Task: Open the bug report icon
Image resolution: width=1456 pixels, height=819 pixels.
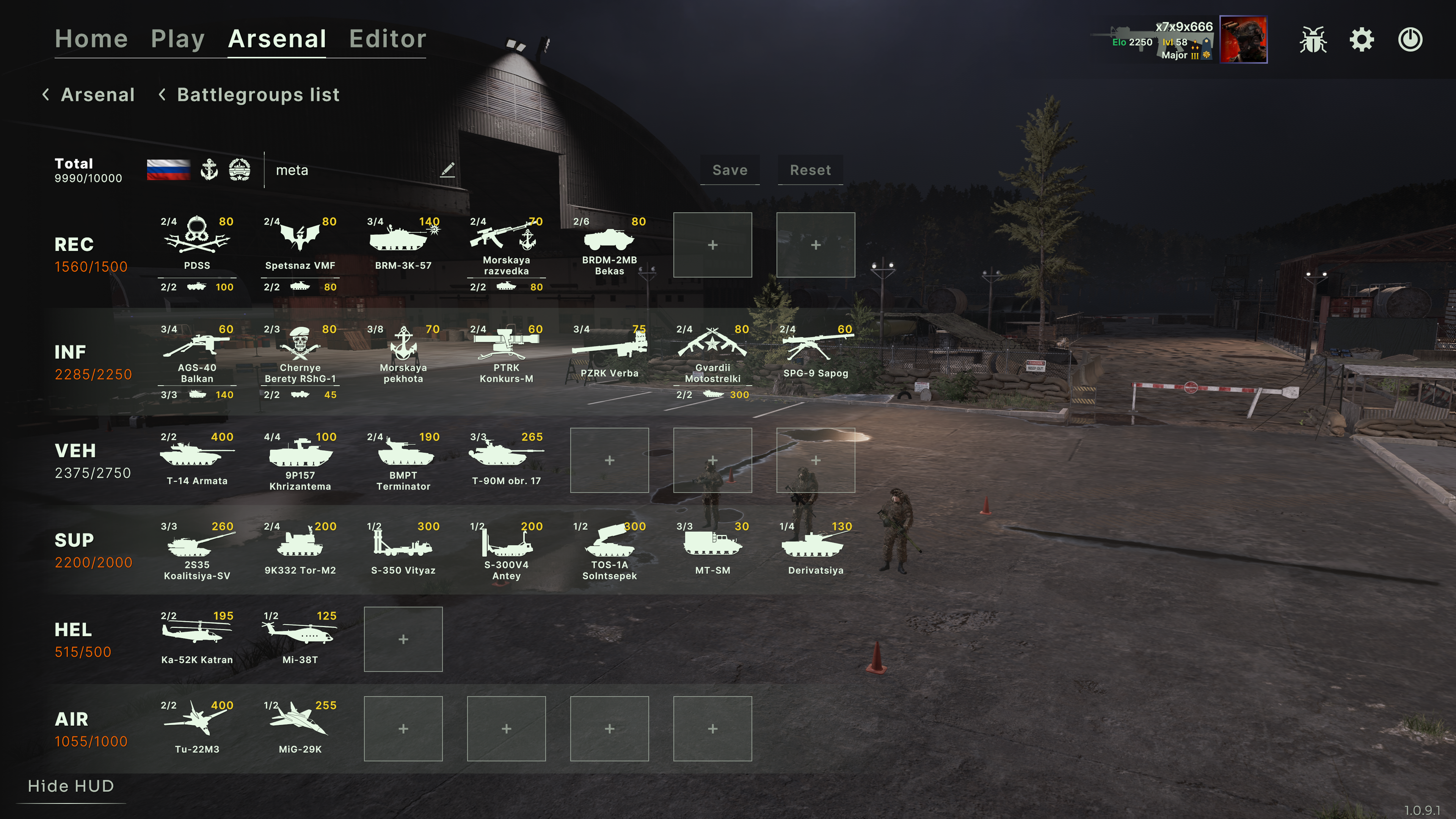Action: coord(1312,39)
